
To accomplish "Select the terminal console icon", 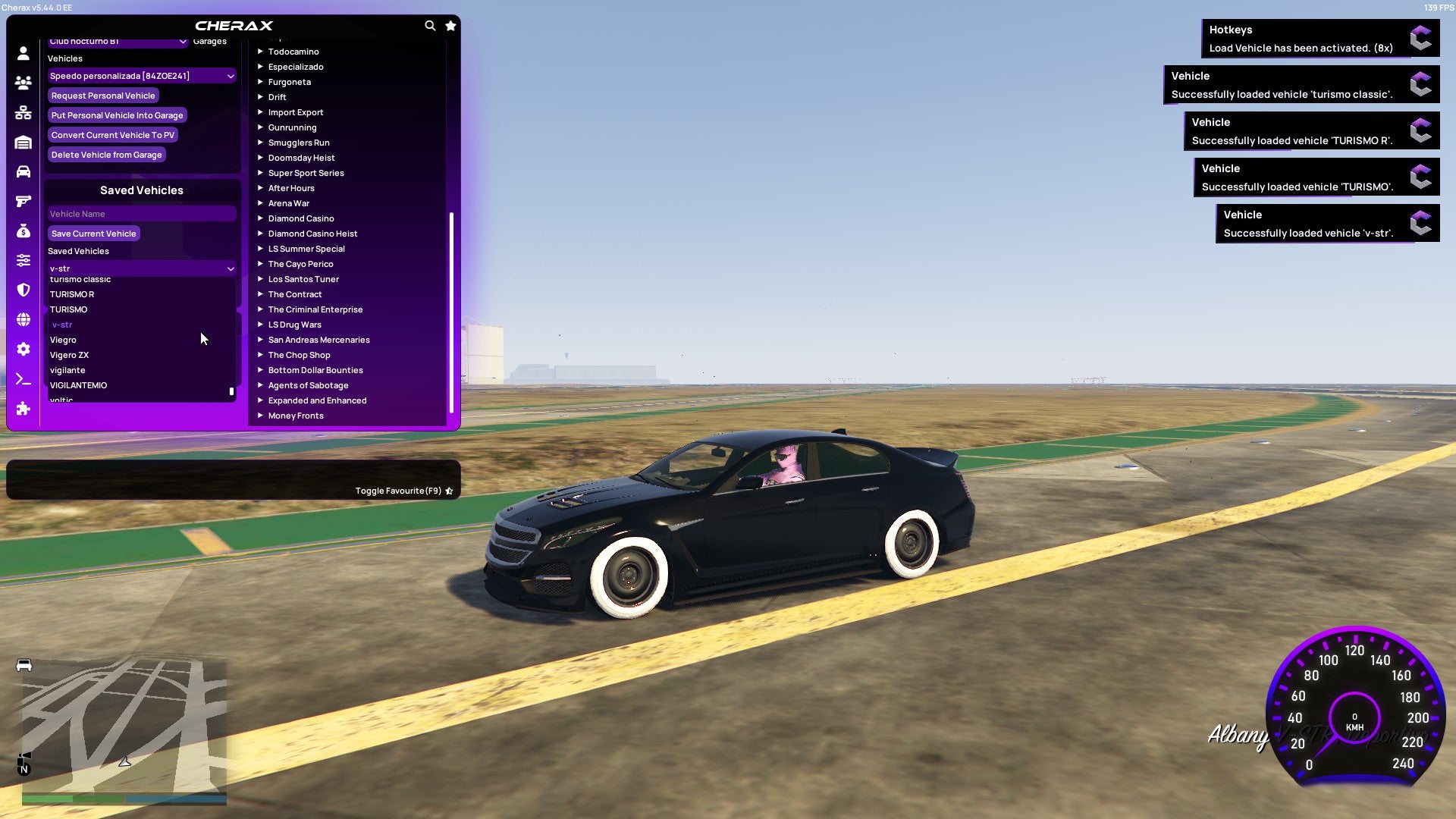I will click(x=23, y=378).
